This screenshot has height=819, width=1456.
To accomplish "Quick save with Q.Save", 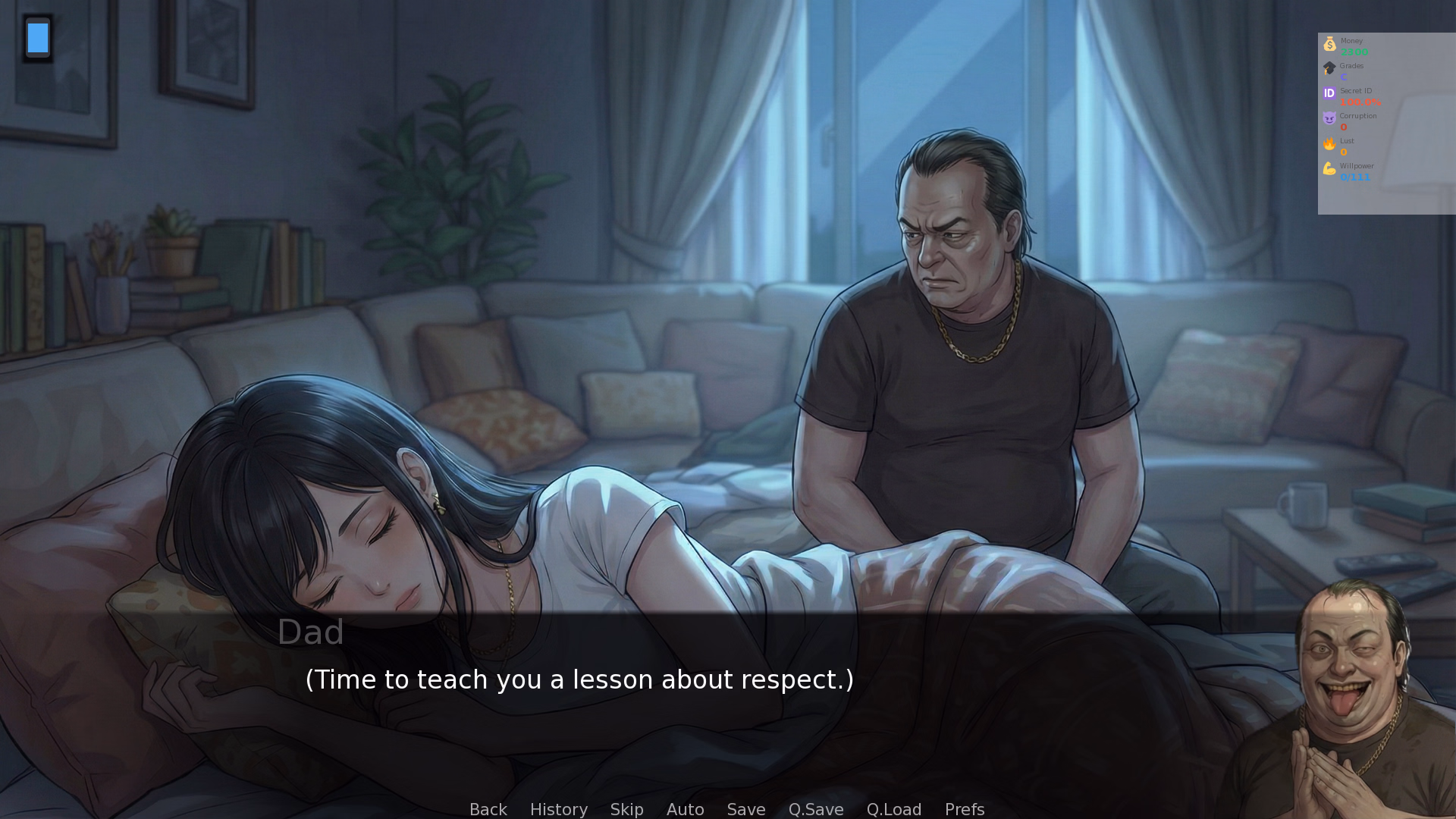I will point(815,809).
